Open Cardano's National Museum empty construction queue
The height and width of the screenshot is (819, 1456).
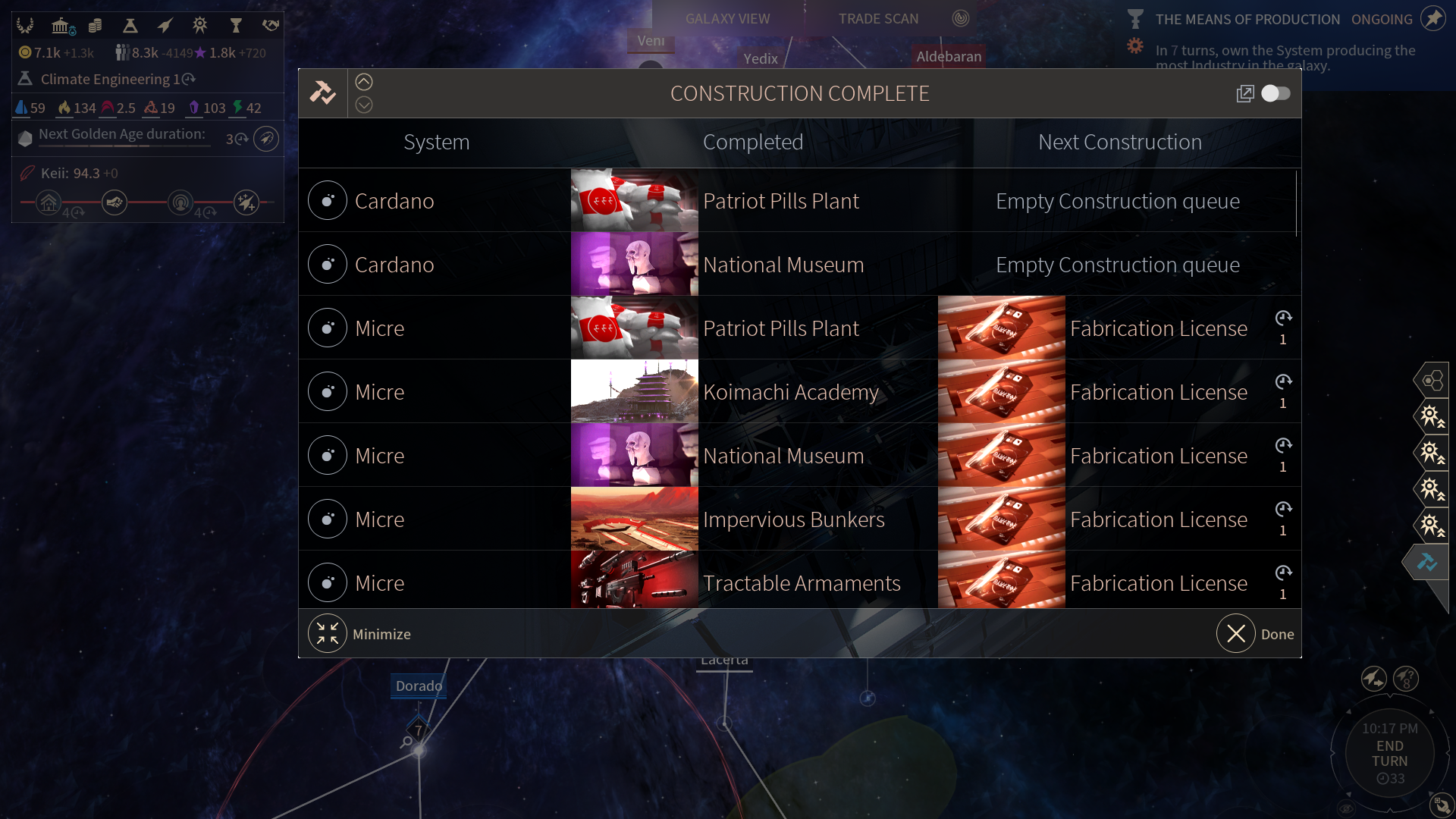click(x=1117, y=265)
